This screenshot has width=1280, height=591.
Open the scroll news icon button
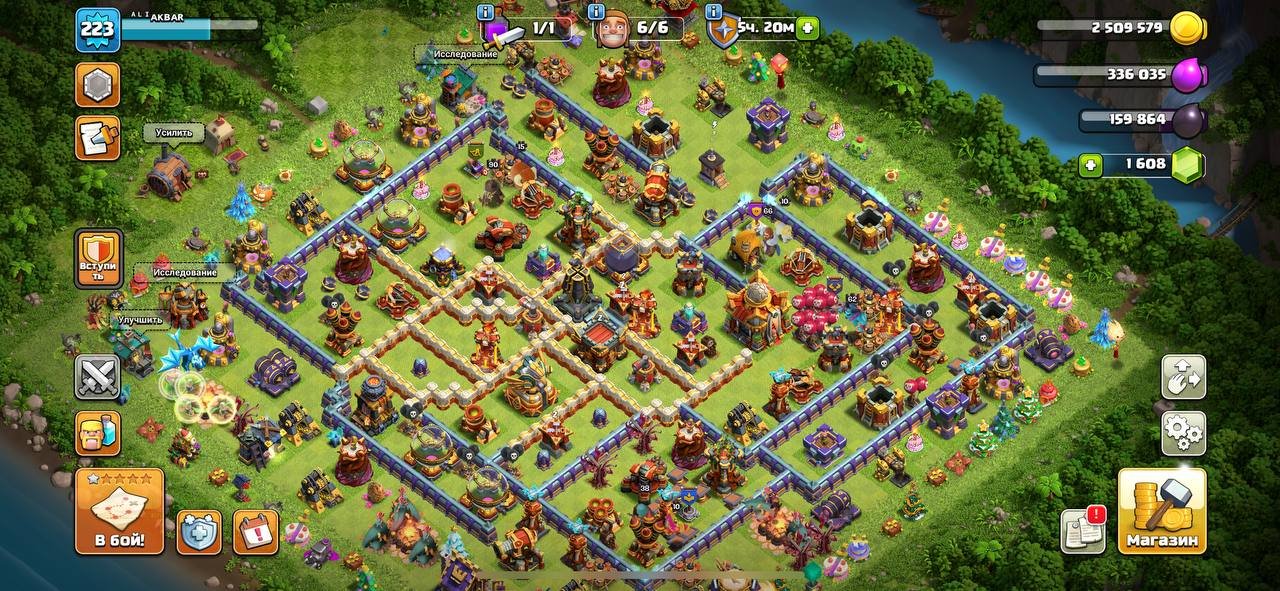click(x=98, y=138)
